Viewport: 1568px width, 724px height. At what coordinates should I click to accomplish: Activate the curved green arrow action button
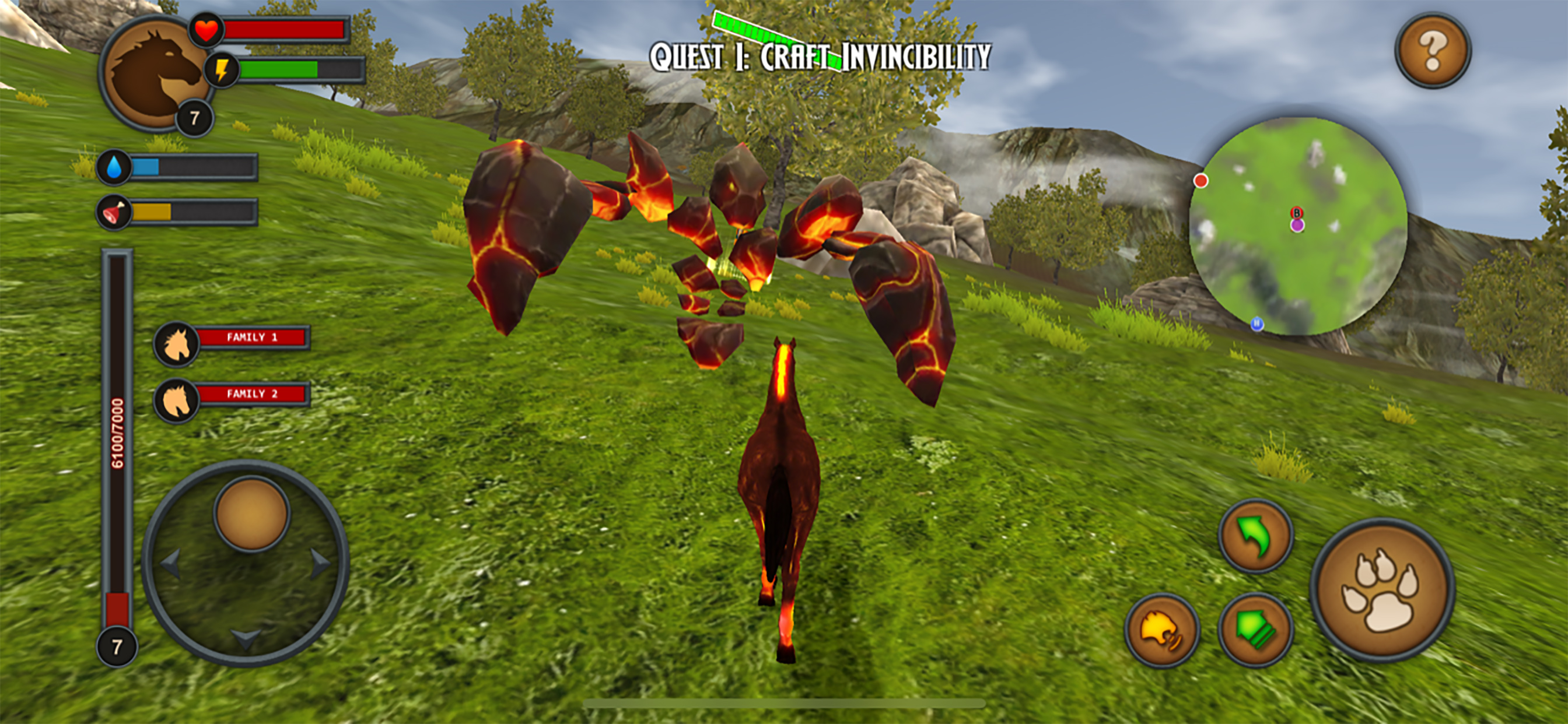[1255, 536]
